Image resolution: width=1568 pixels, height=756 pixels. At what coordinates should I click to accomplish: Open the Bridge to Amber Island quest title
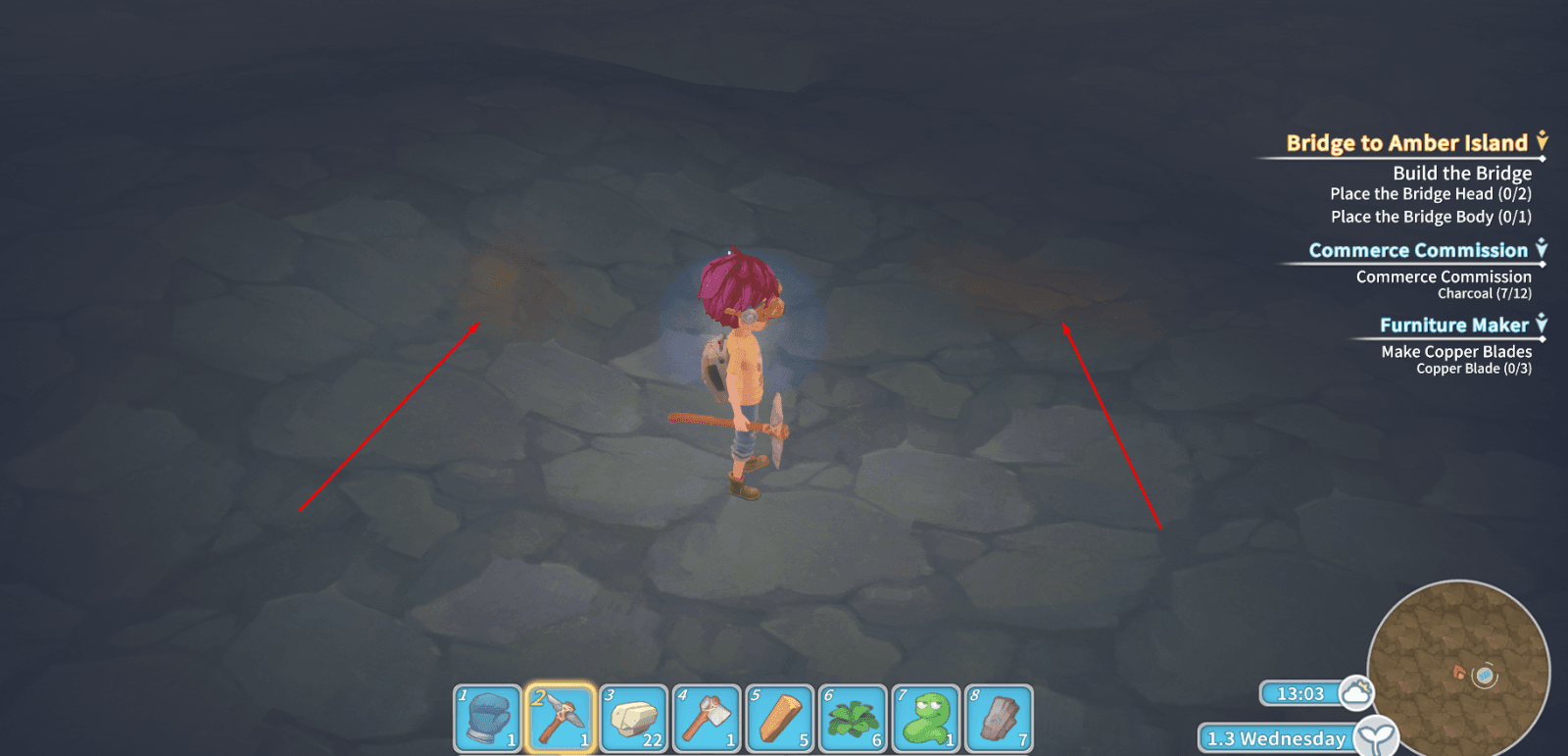(x=1405, y=142)
